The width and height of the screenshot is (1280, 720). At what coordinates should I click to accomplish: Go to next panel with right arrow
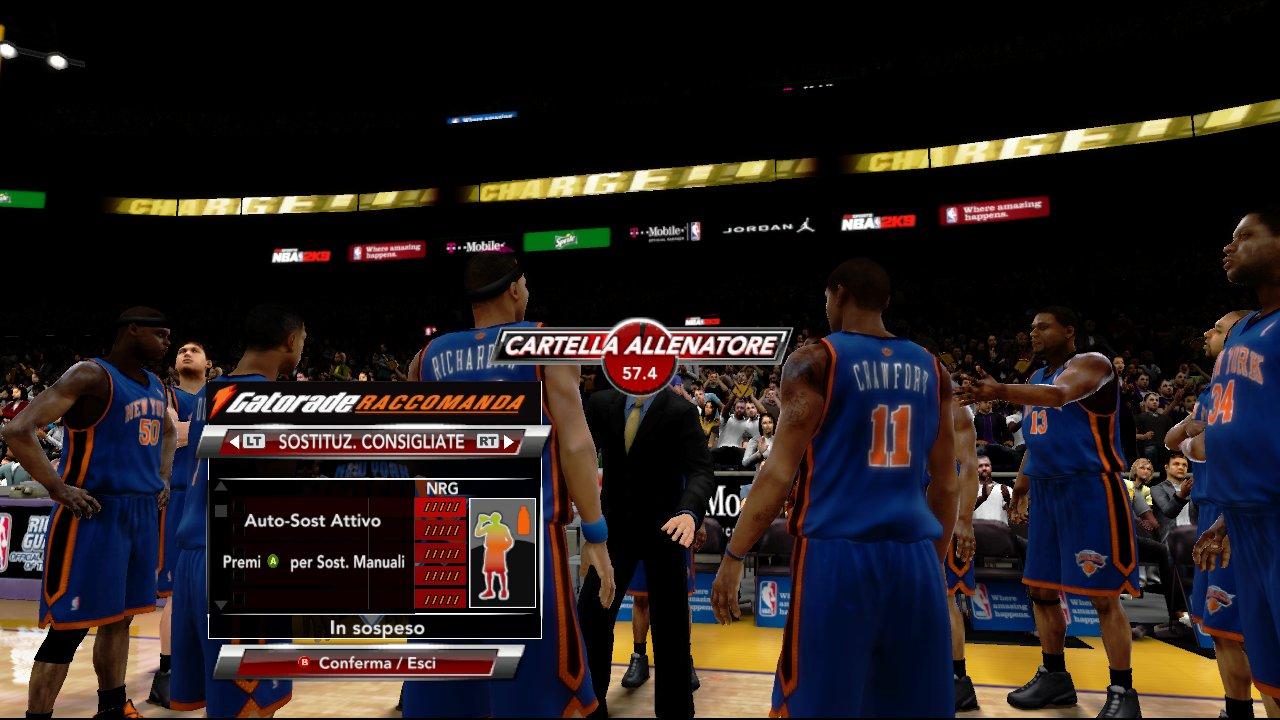(x=509, y=441)
